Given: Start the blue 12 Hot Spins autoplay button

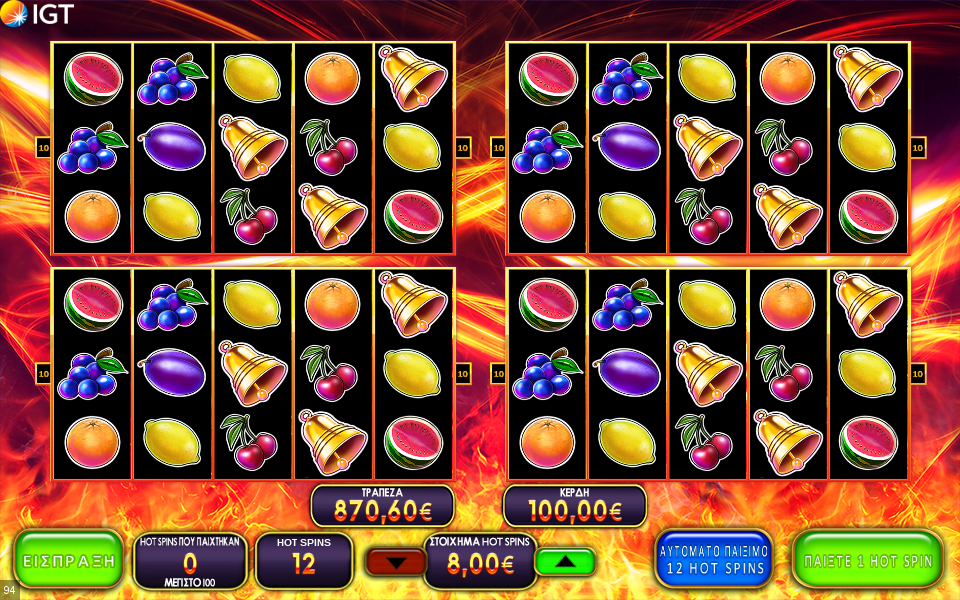Looking at the screenshot, I should pos(714,560).
